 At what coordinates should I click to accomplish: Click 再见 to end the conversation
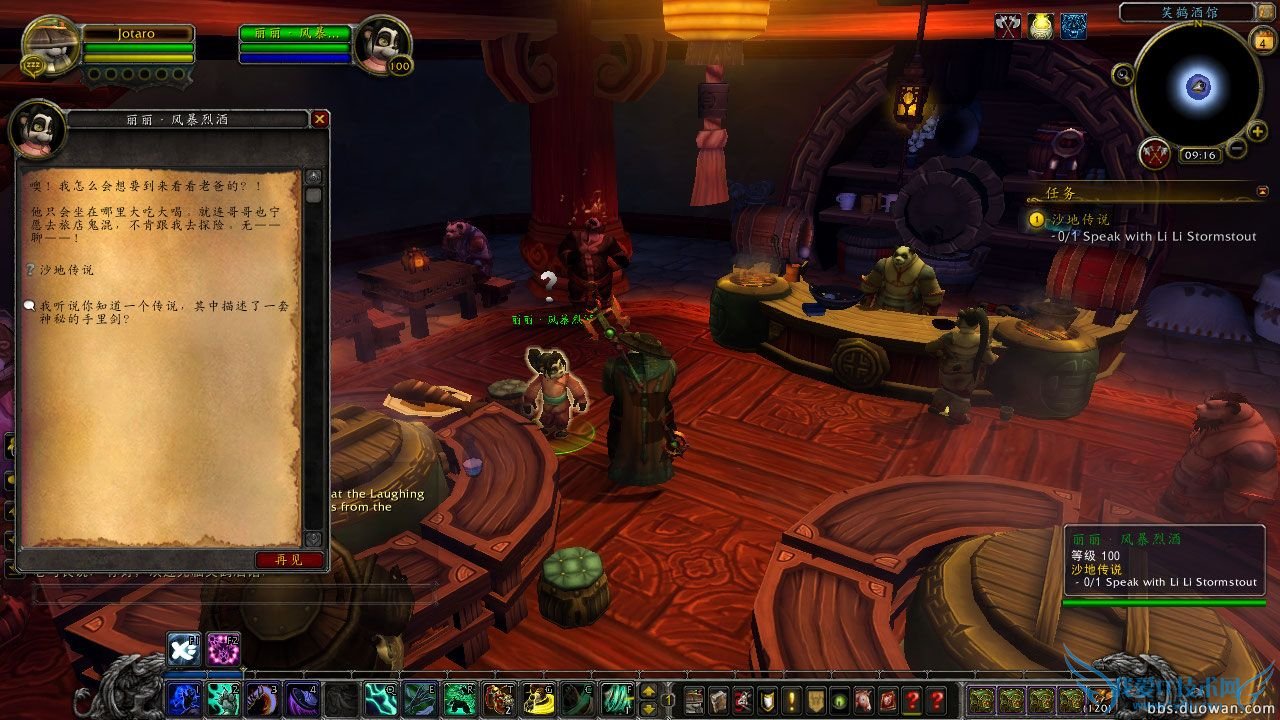tap(291, 559)
